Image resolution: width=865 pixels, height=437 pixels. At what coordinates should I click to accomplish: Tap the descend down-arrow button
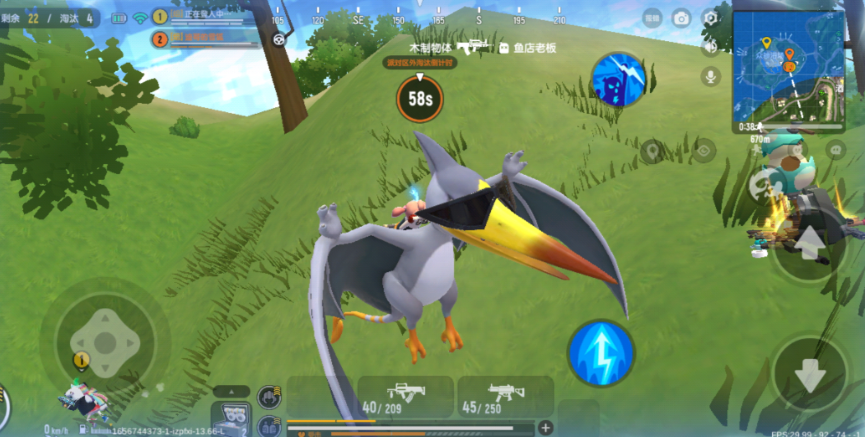[809, 374]
